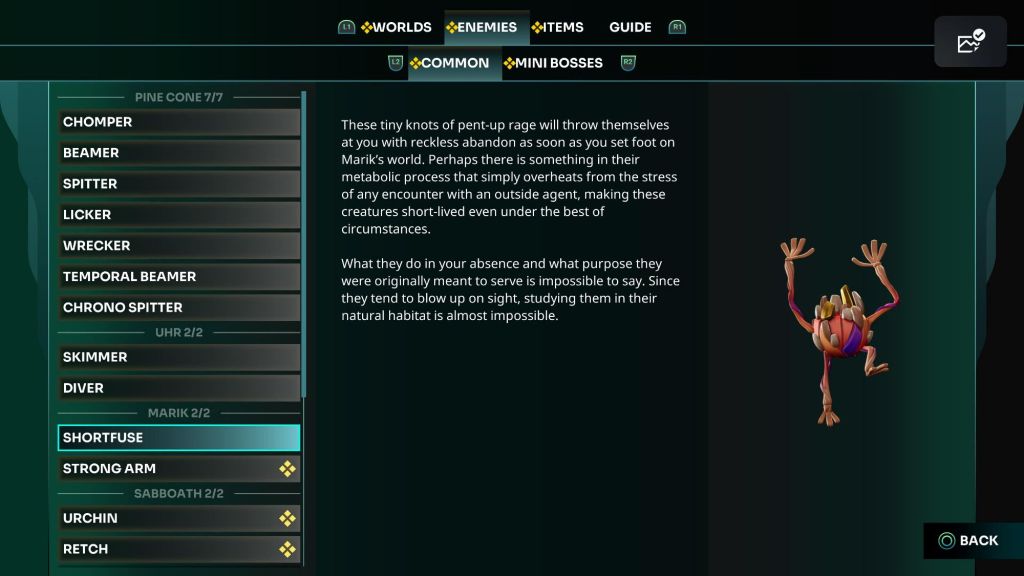1024x576 pixels.
Task: Click the chart icon in the corner
Action: coord(970,42)
